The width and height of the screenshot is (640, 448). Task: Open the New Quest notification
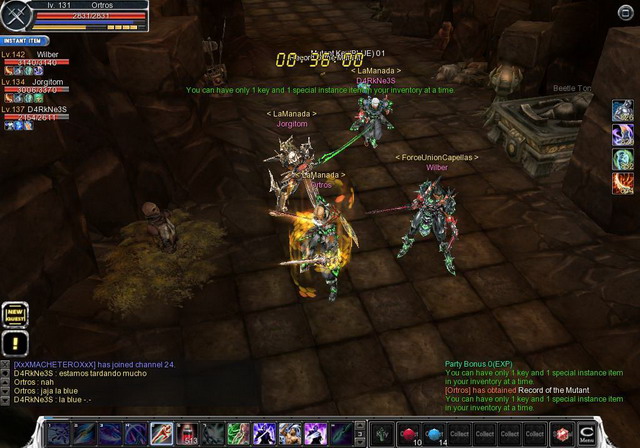click(x=14, y=314)
